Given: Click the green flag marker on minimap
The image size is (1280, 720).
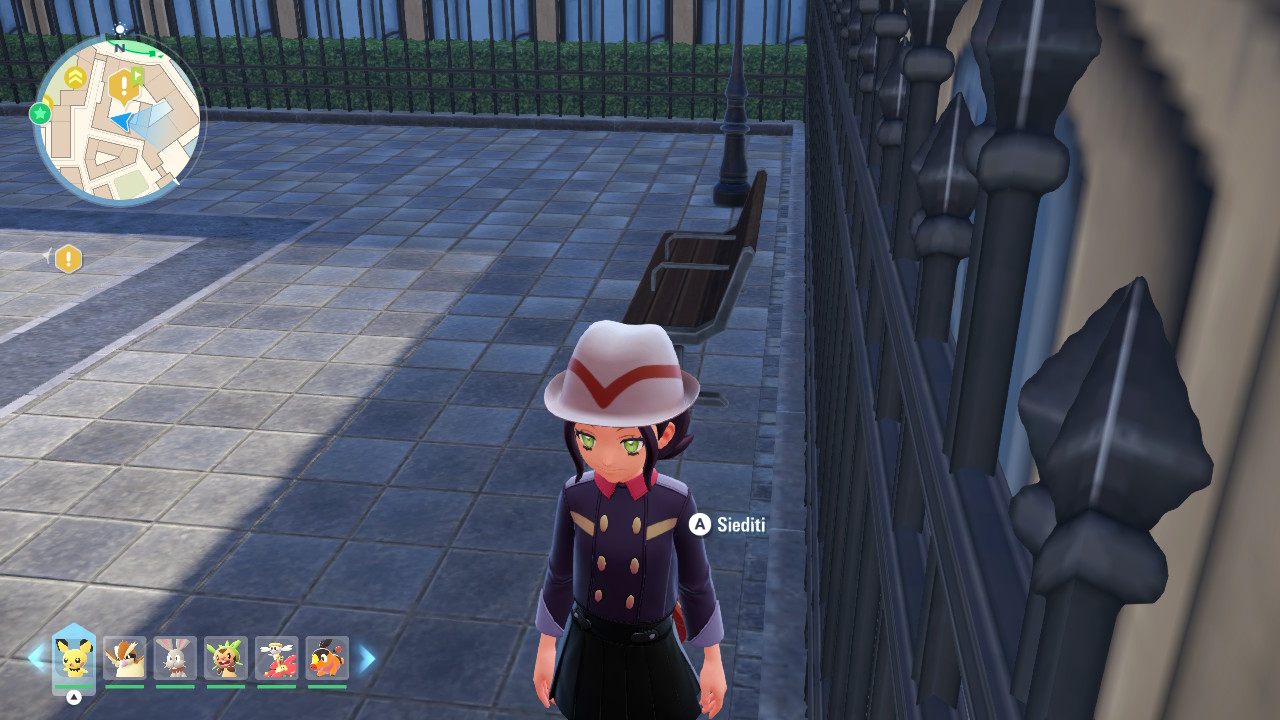Looking at the screenshot, I should coord(138,76).
